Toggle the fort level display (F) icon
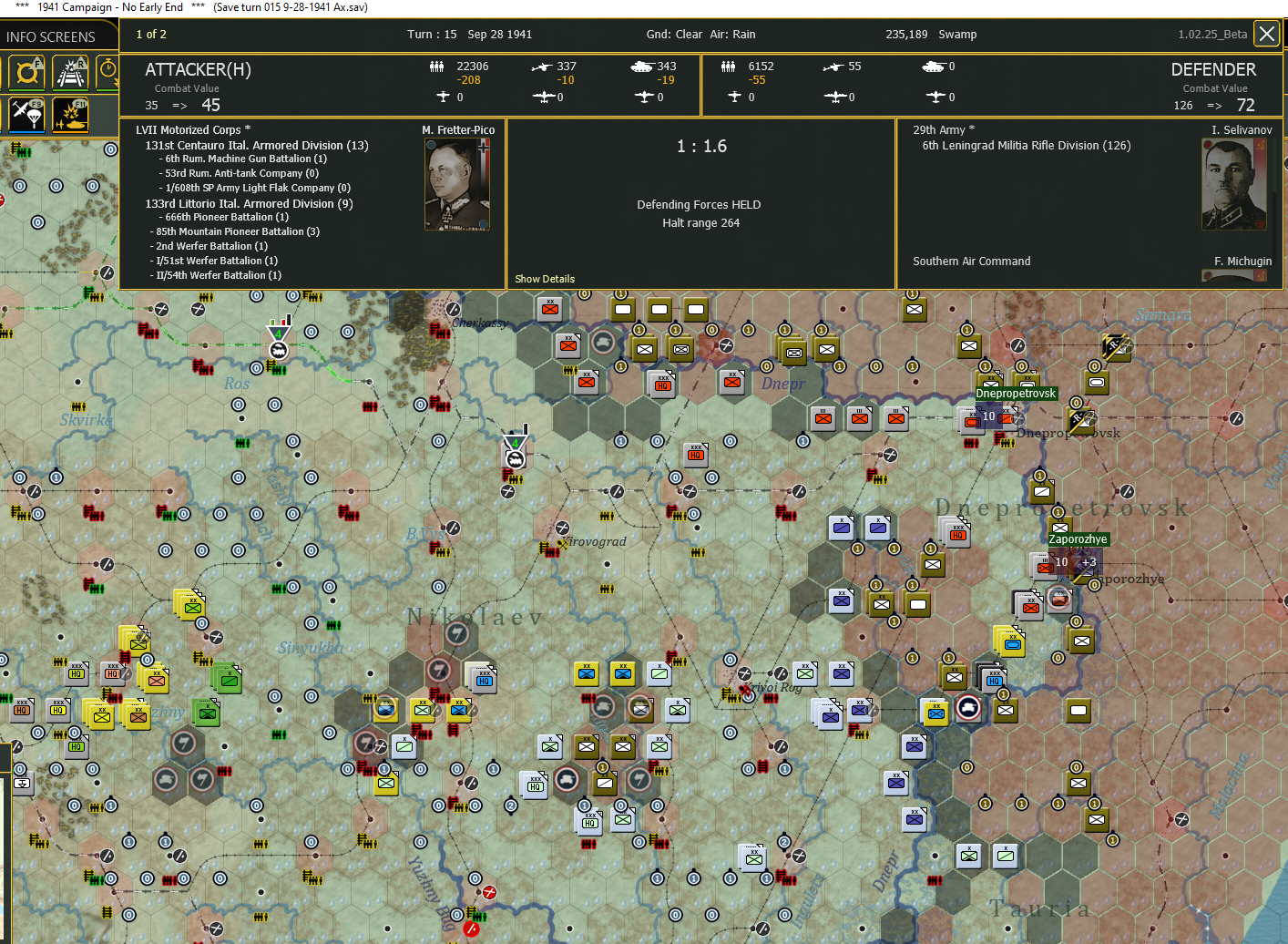The height and width of the screenshot is (944, 1288). (x=27, y=71)
